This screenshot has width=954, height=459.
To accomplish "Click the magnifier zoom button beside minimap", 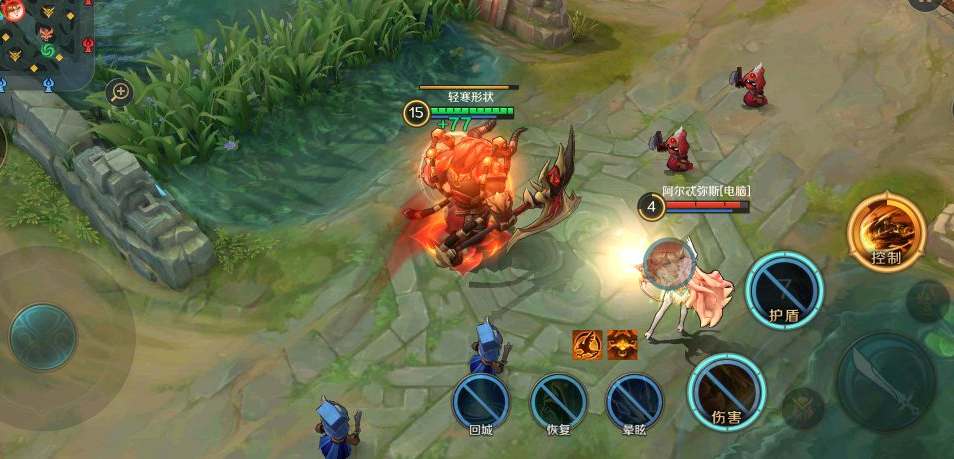I will [120, 93].
